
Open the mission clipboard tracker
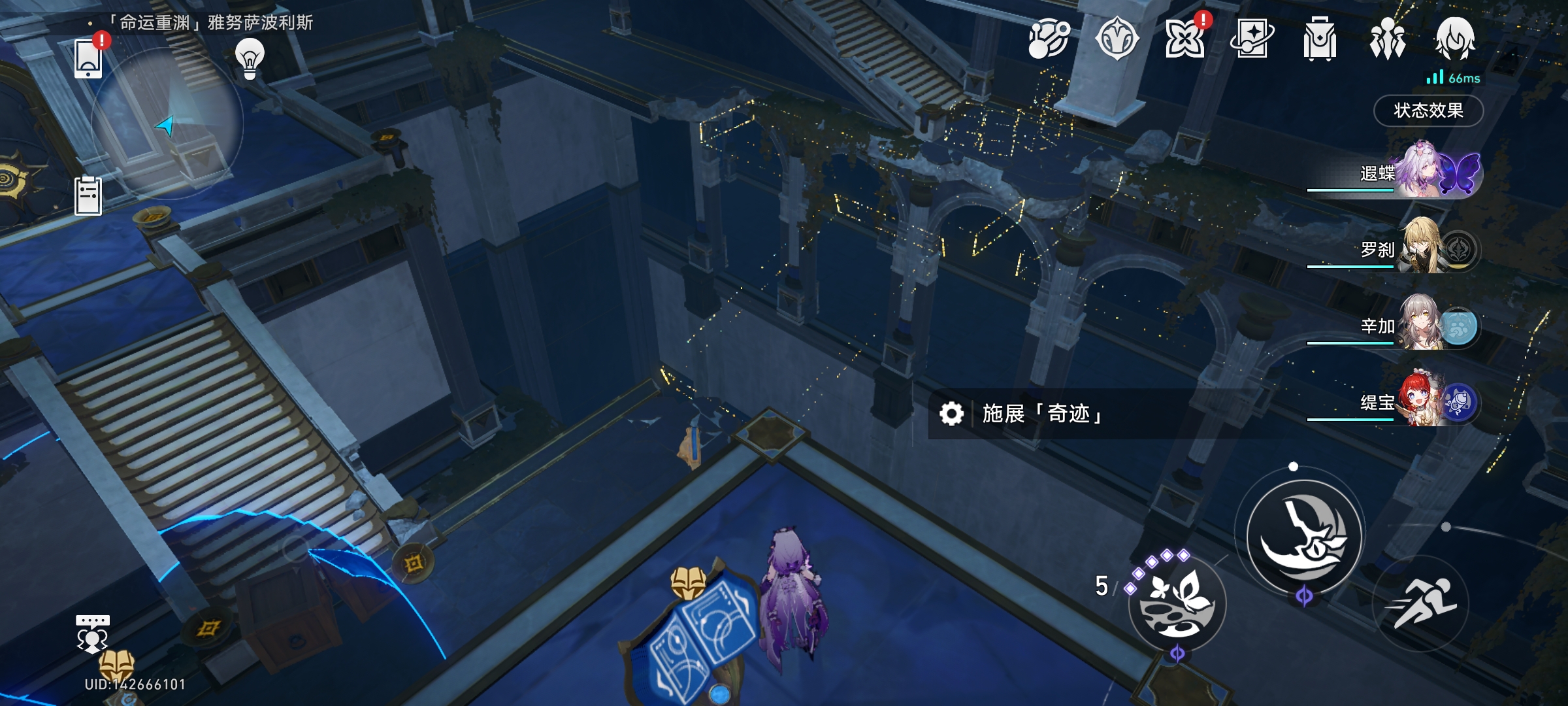88,195
